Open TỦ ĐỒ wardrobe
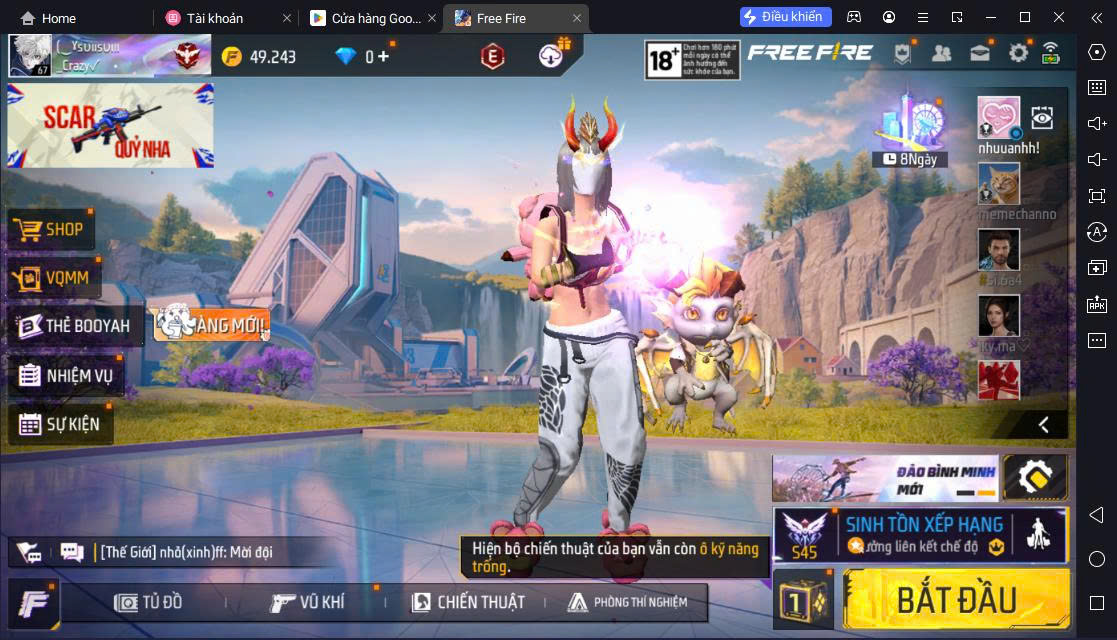 [149, 602]
